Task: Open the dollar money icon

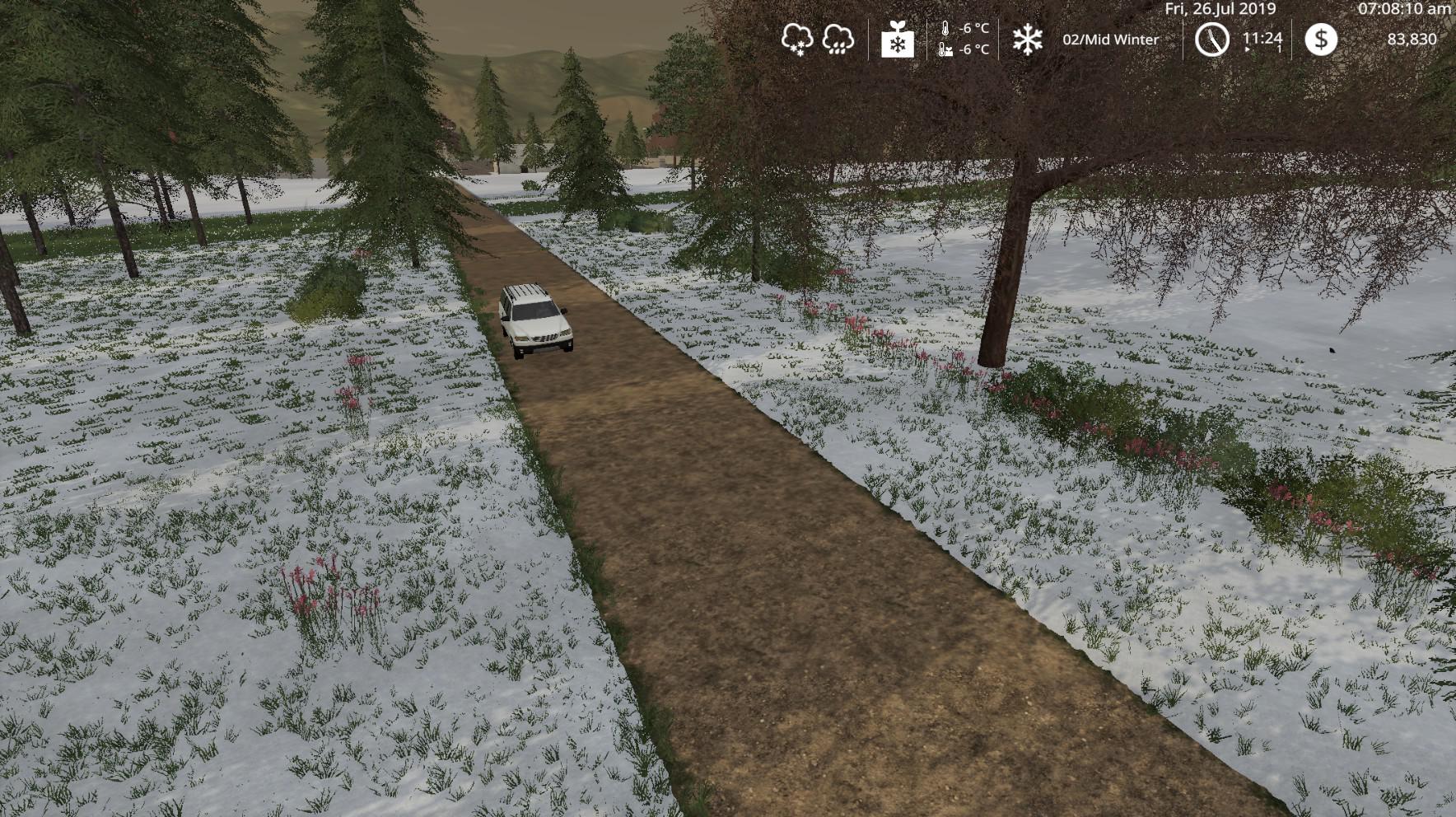Action: tap(1321, 40)
